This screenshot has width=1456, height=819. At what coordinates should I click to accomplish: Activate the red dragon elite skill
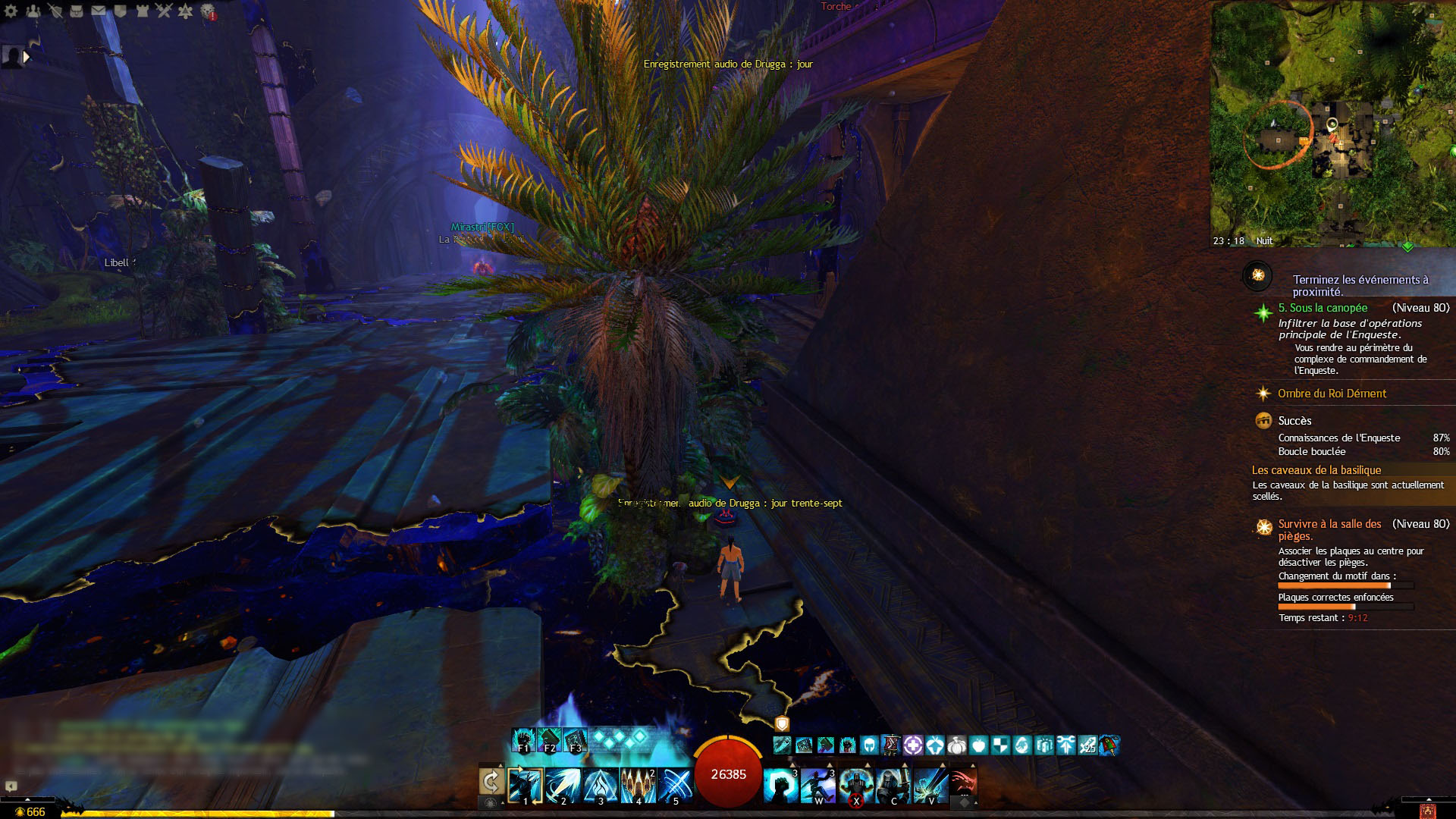(x=962, y=783)
